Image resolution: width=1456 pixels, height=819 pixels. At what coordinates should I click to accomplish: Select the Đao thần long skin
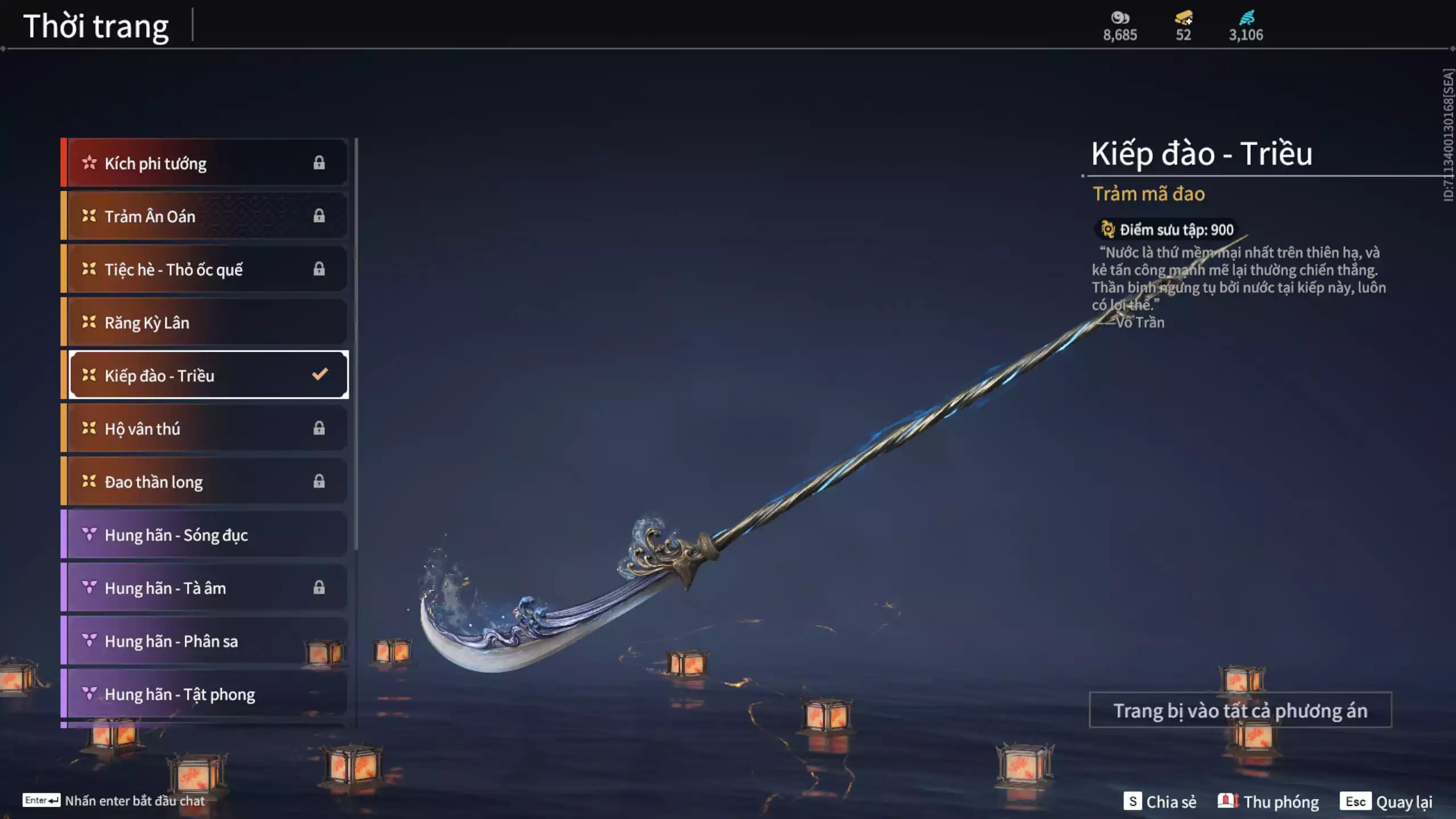tap(205, 482)
